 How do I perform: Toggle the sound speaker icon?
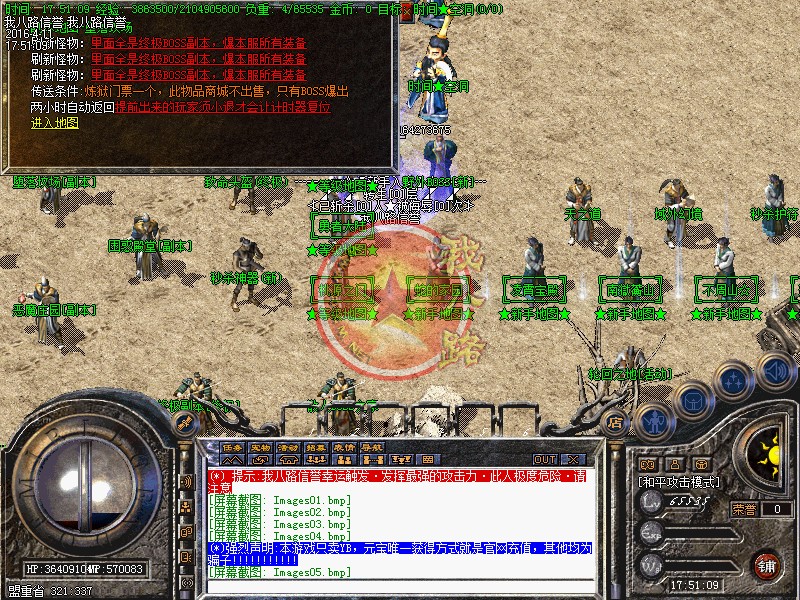pyautogui.click(x=773, y=368)
